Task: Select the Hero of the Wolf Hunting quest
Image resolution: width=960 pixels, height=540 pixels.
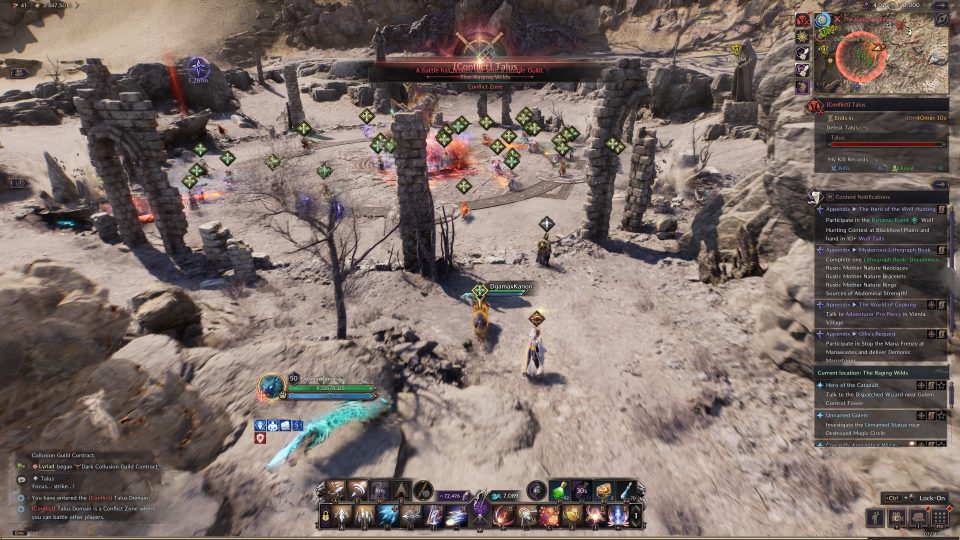Action: (x=878, y=210)
